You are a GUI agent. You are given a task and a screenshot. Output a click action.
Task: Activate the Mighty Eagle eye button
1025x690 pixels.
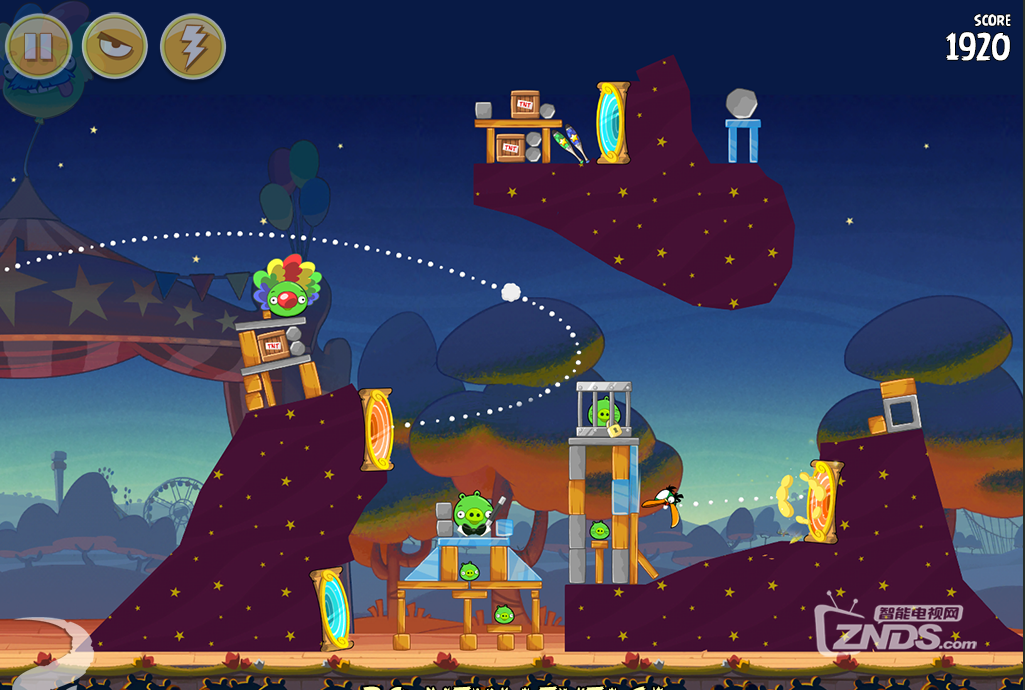point(115,46)
